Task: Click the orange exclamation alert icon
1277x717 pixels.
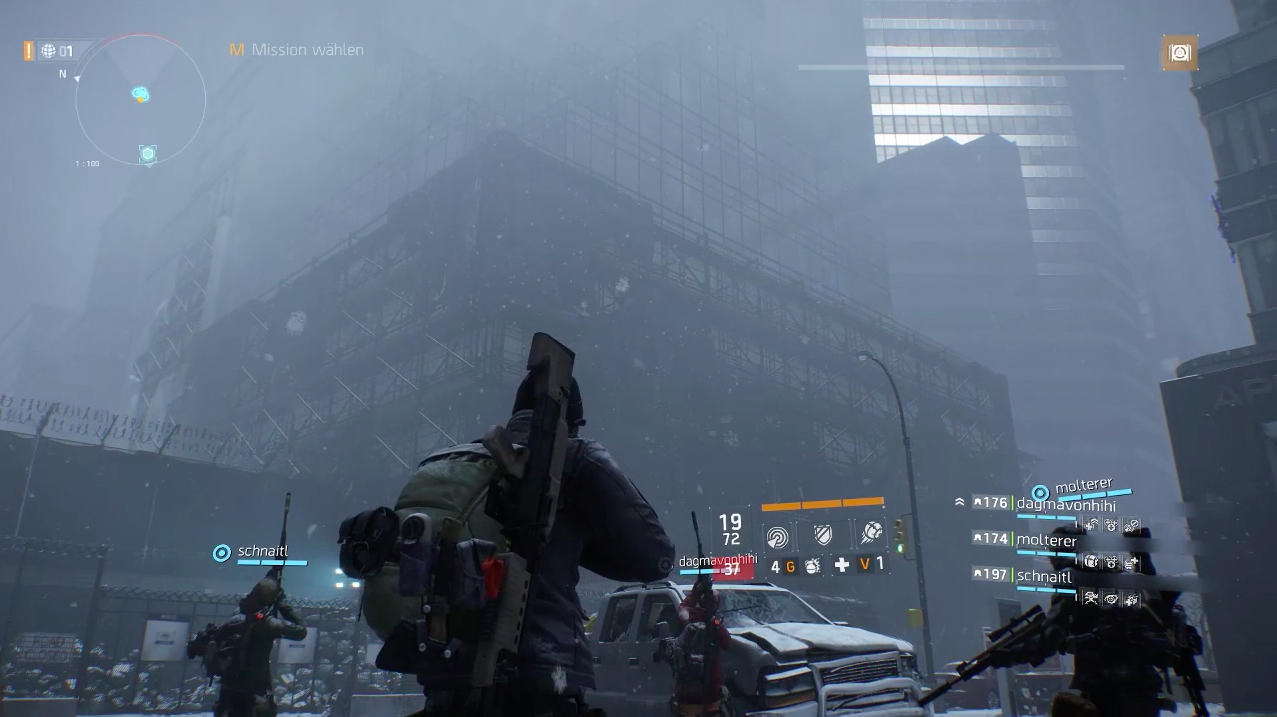Action: pyautogui.click(x=29, y=50)
